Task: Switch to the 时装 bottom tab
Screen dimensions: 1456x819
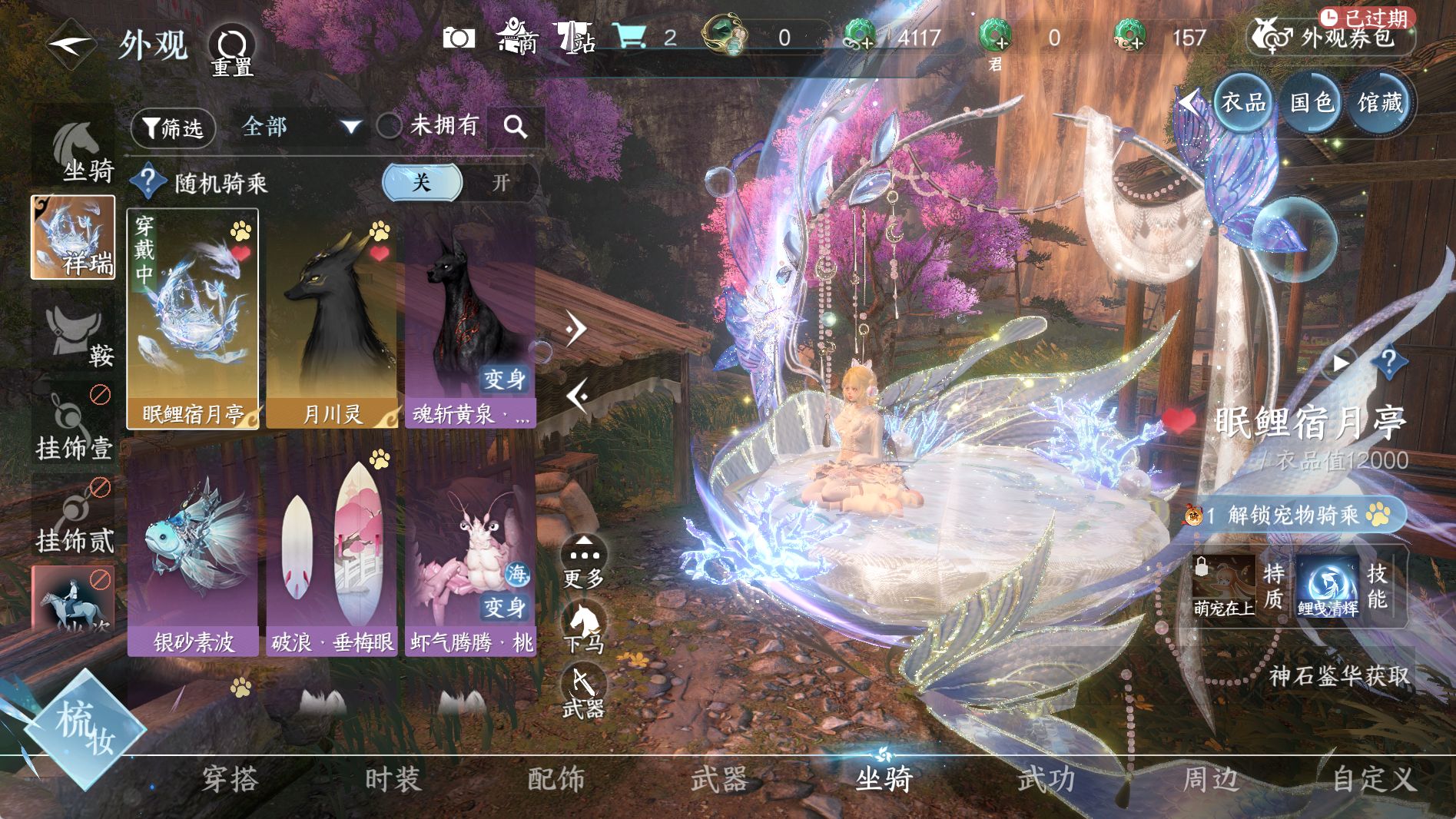Action: 393,779
